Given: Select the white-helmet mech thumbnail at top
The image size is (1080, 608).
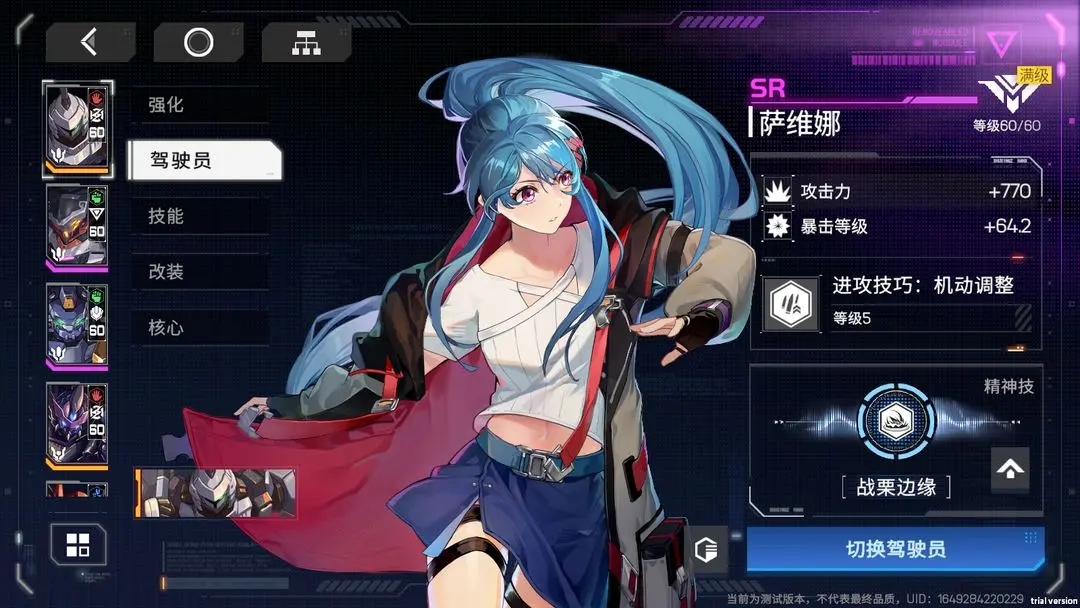Looking at the screenshot, I should click(78, 130).
